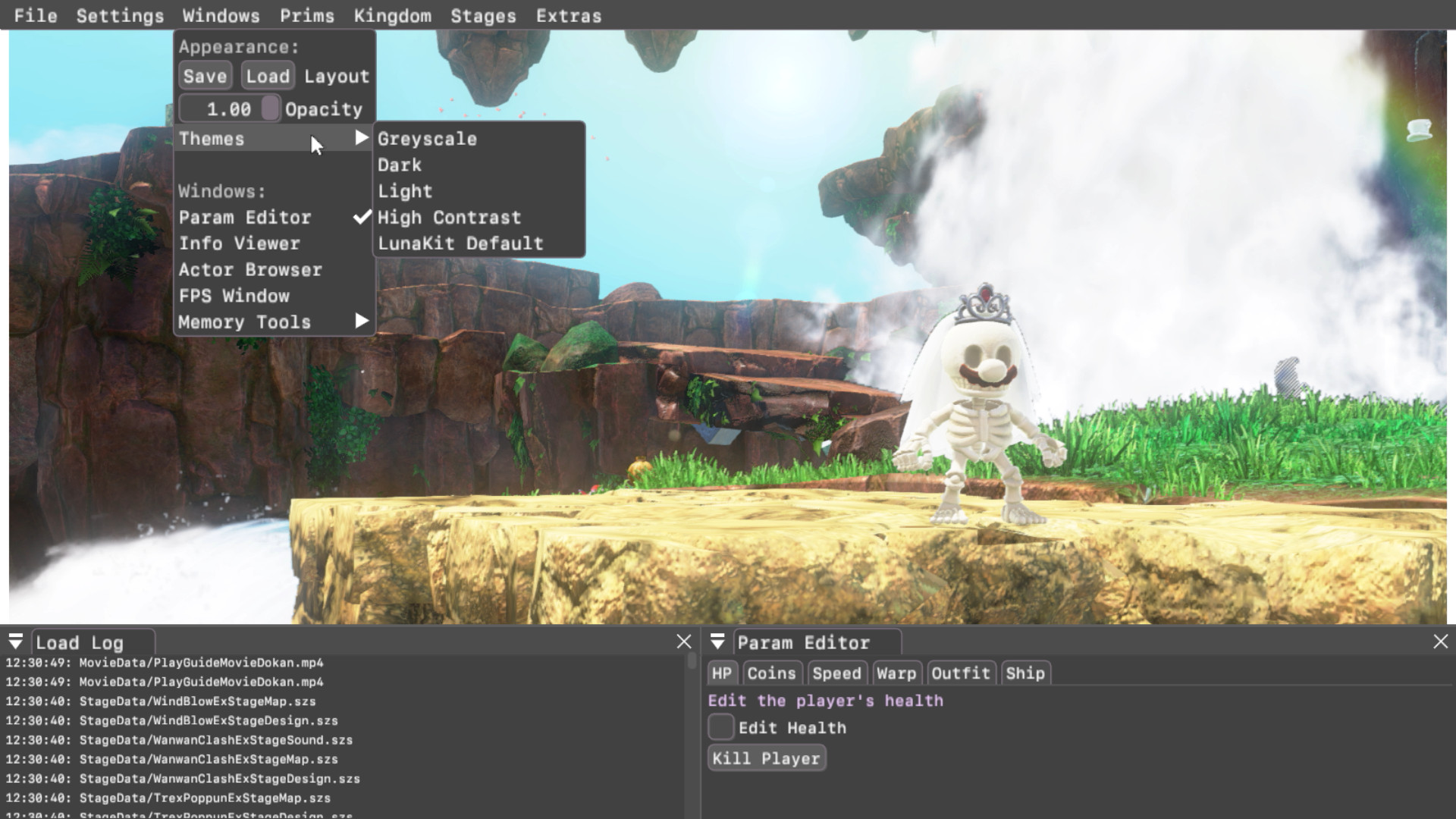Collapse the Param Editor panel
The width and height of the screenshot is (1456, 819).
pos(717,641)
